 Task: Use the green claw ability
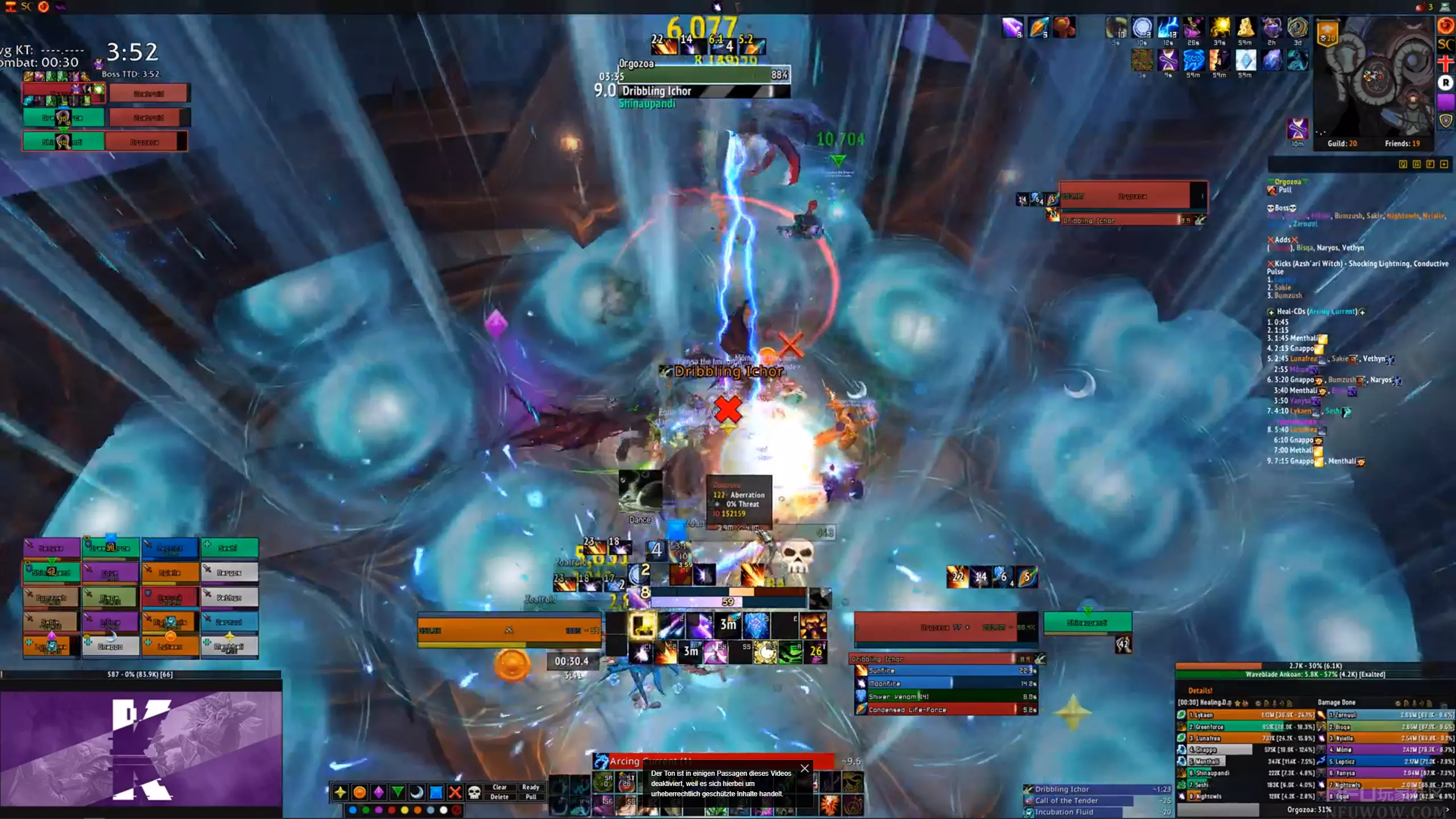click(x=791, y=653)
